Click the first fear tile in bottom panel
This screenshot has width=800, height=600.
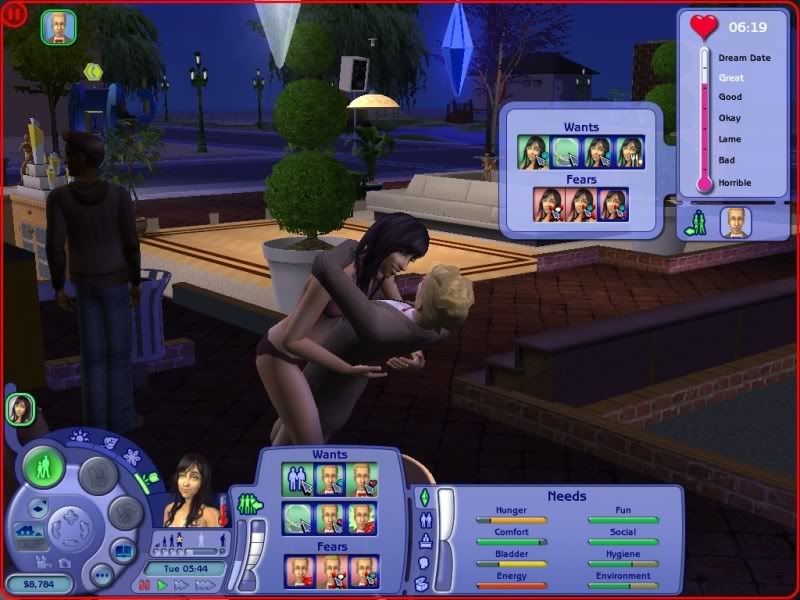point(298,570)
